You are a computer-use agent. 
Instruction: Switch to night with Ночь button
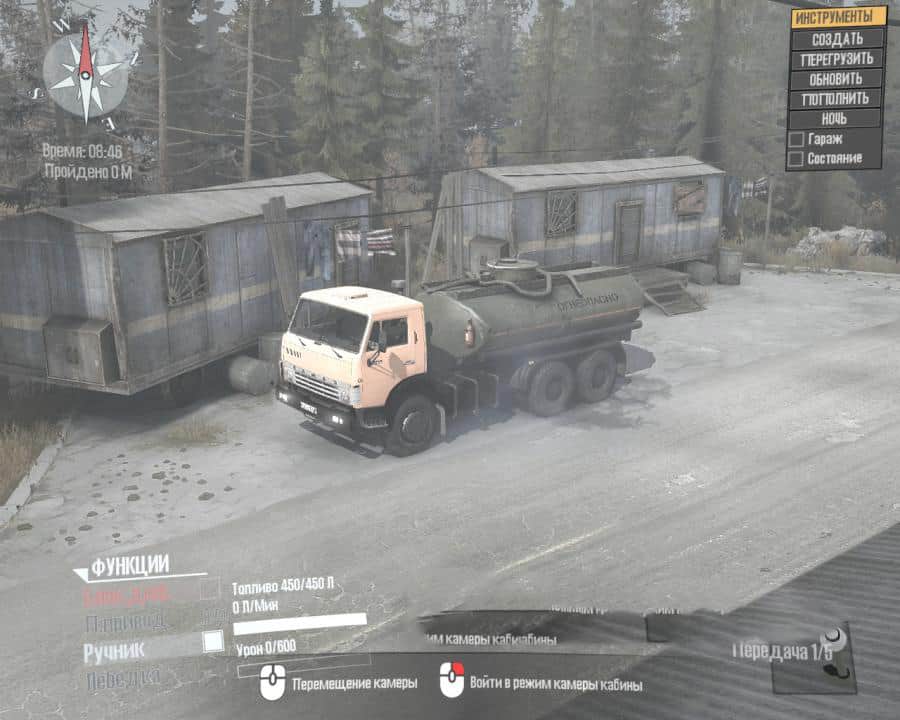838,119
